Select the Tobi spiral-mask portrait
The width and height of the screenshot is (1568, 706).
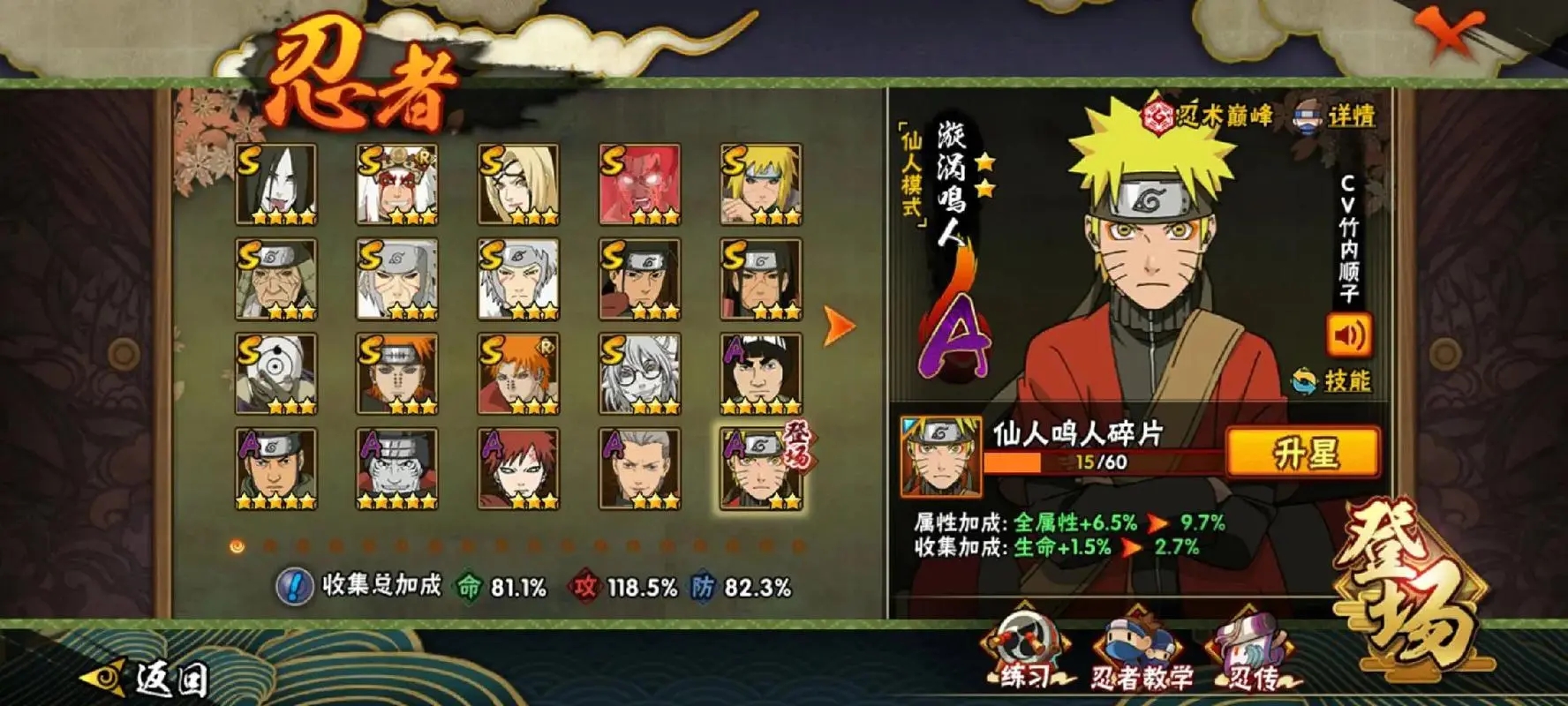(275, 374)
